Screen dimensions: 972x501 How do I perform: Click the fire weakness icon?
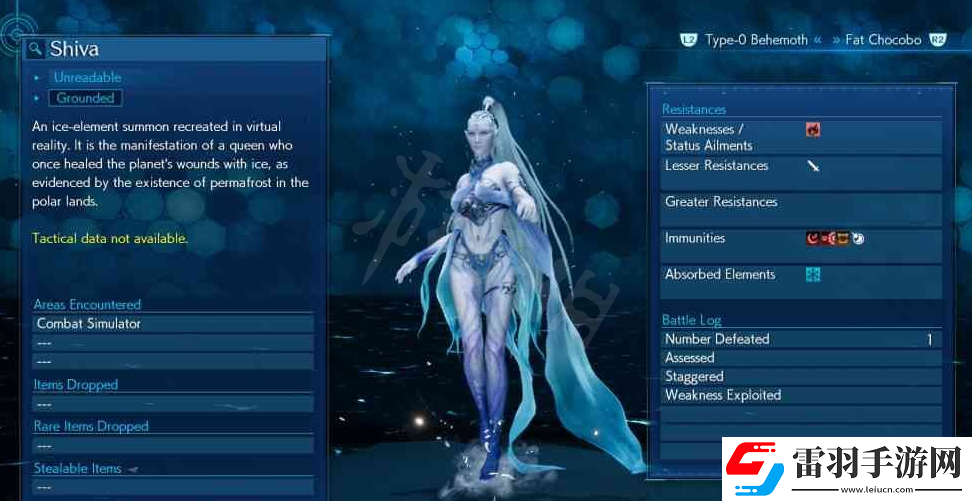[813, 129]
